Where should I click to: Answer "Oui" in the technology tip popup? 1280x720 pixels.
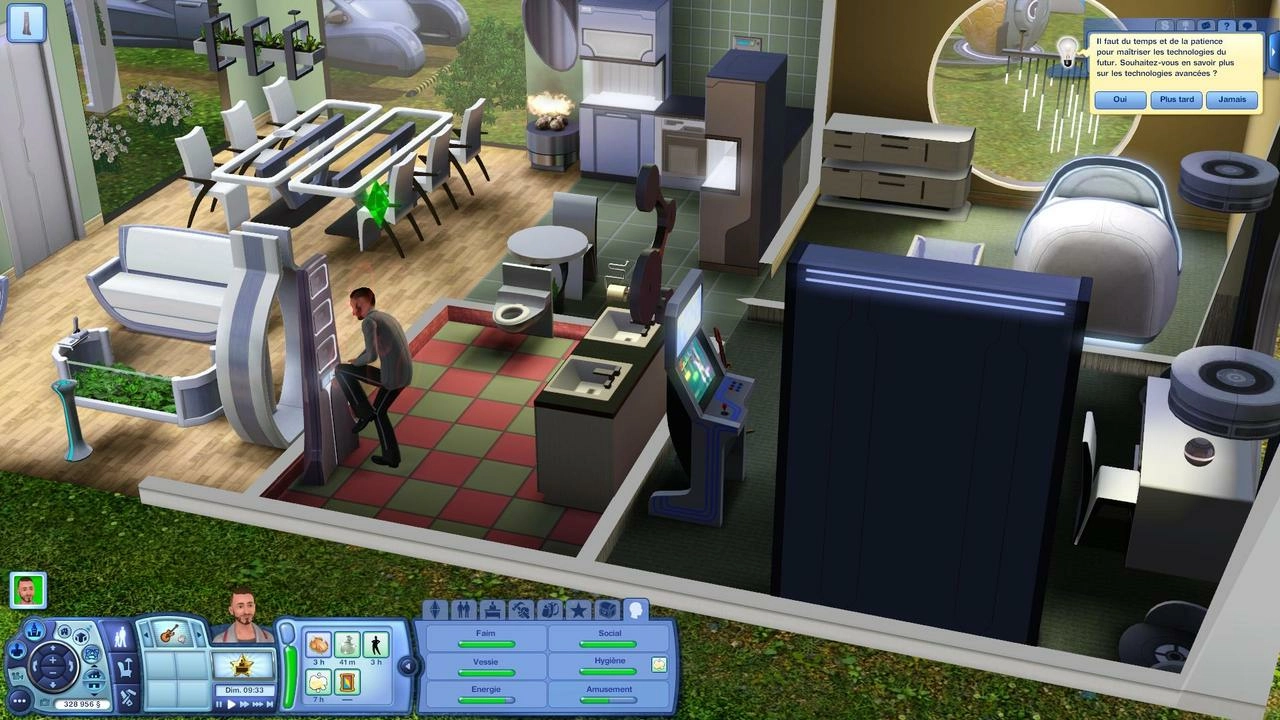1119,99
